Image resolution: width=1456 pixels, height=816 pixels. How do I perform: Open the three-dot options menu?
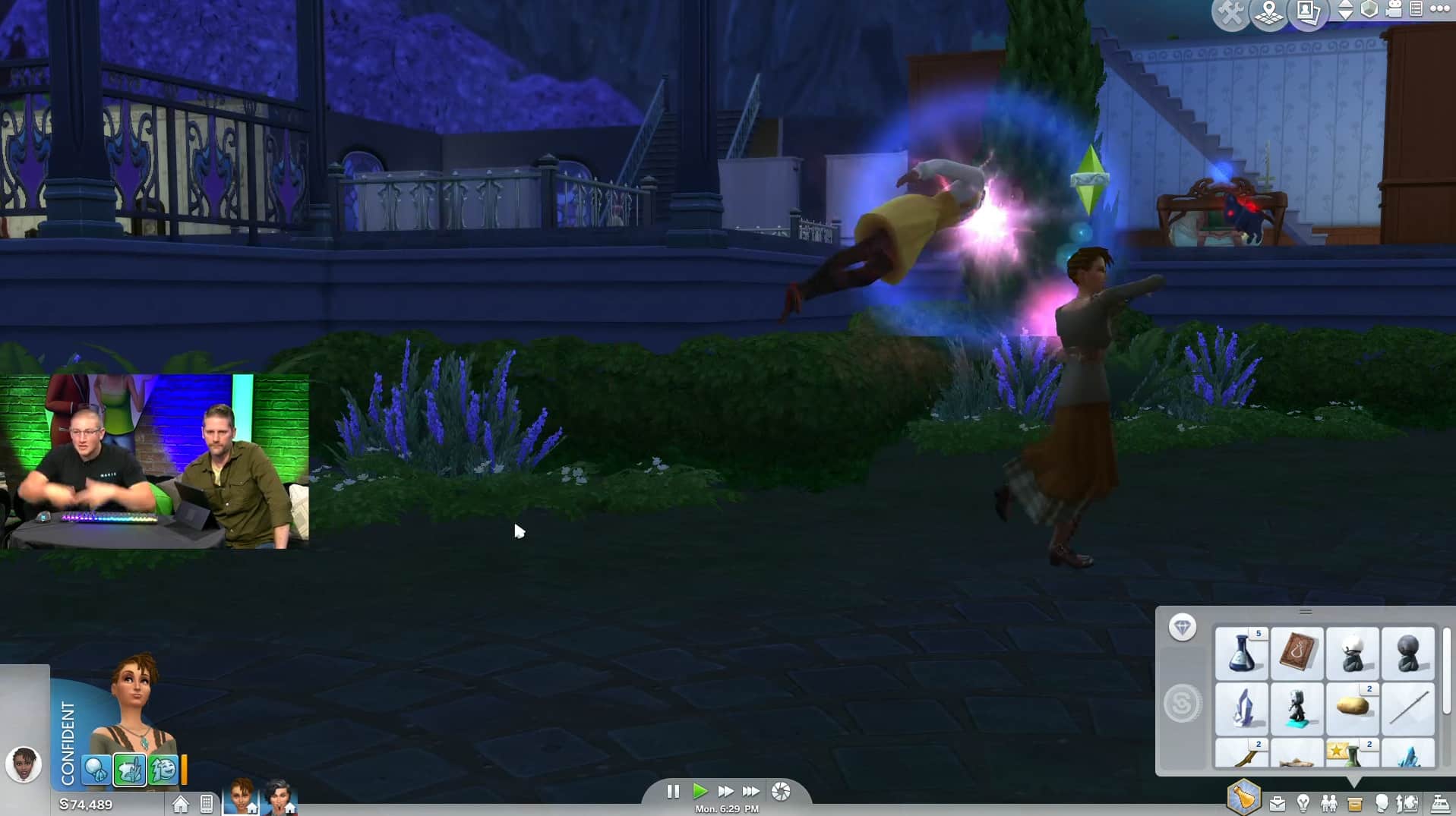pos(1440,10)
